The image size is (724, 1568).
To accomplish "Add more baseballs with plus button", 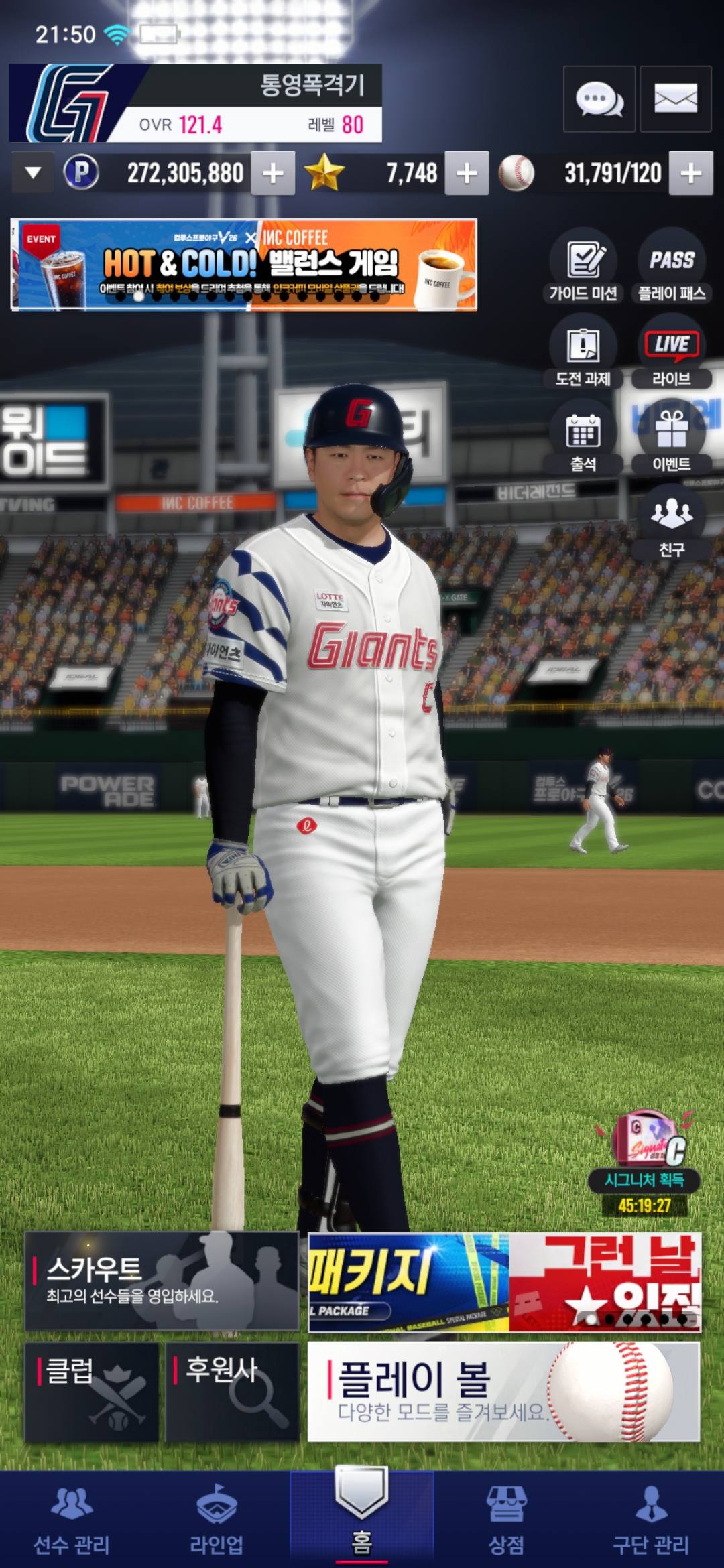I will [x=690, y=174].
